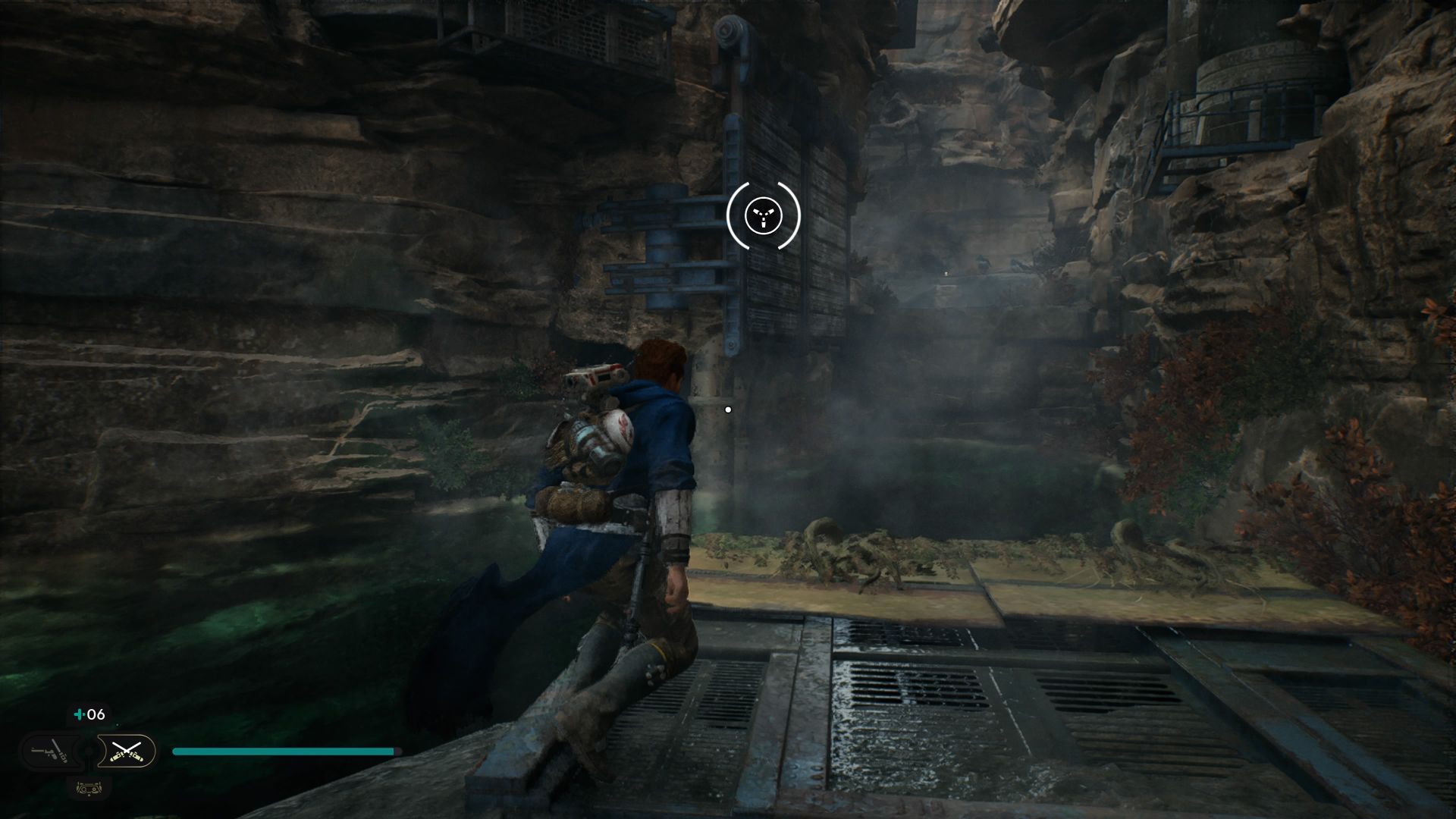Viewport: 1456px width, 819px height.
Task: Select the blaster stance icon
Action: pyautogui.click(x=50, y=752)
